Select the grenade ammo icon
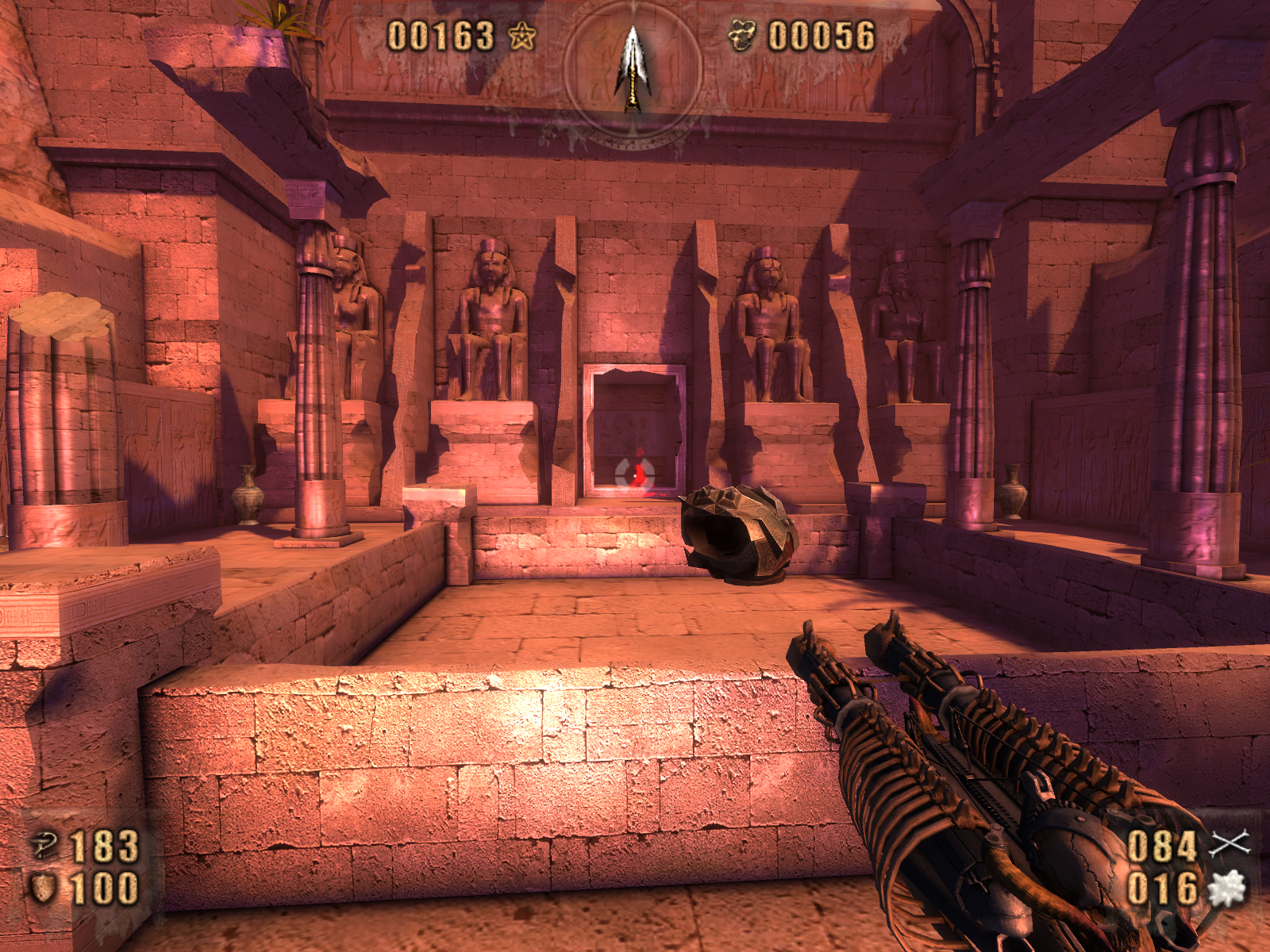 coord(1227,889)
